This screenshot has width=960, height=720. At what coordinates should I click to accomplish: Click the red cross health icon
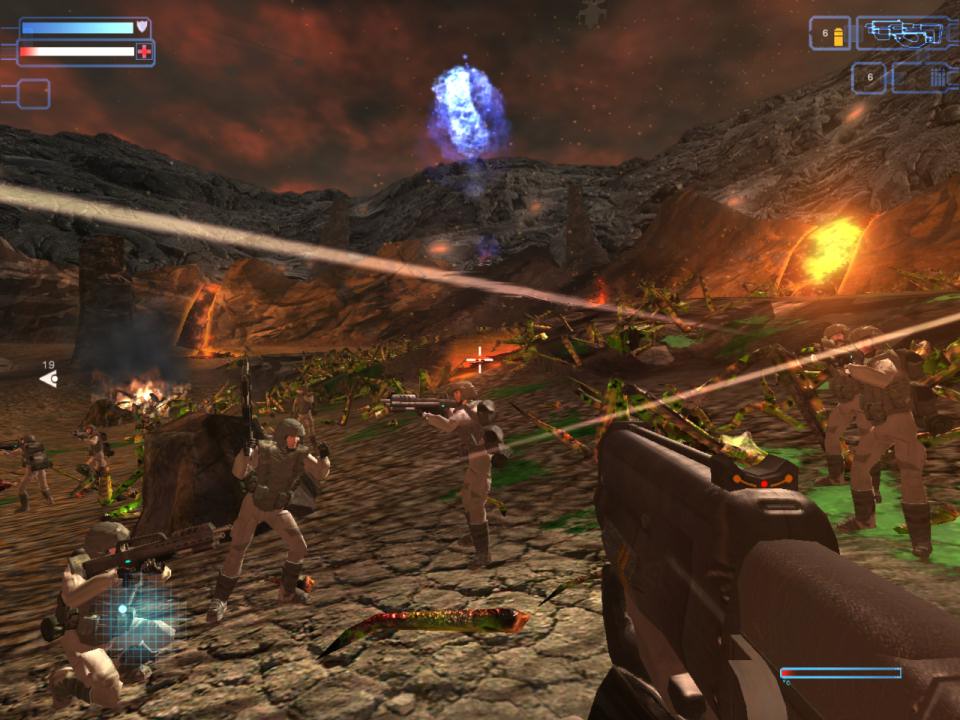point(144,52)
